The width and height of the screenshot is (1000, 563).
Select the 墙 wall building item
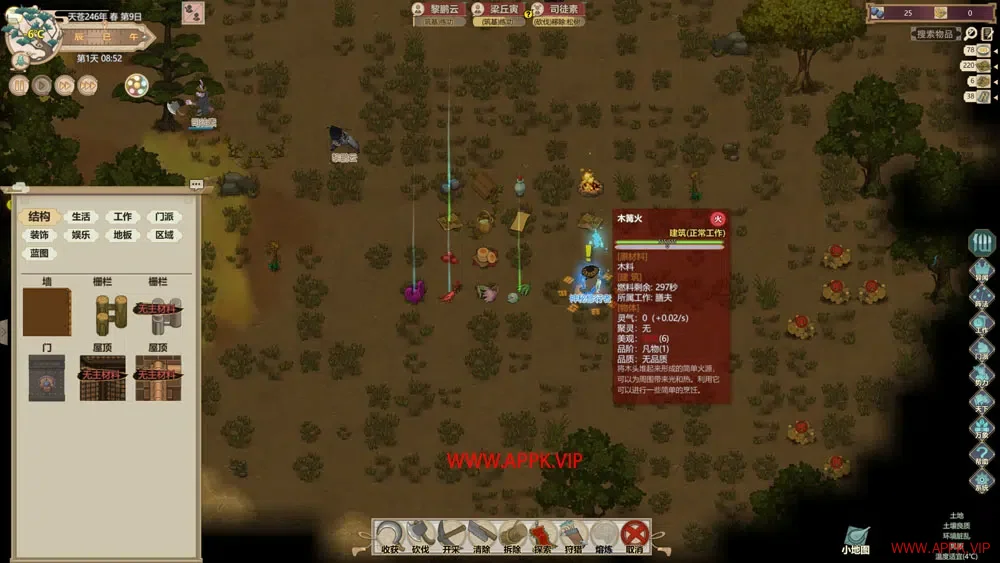coord(47,312)
